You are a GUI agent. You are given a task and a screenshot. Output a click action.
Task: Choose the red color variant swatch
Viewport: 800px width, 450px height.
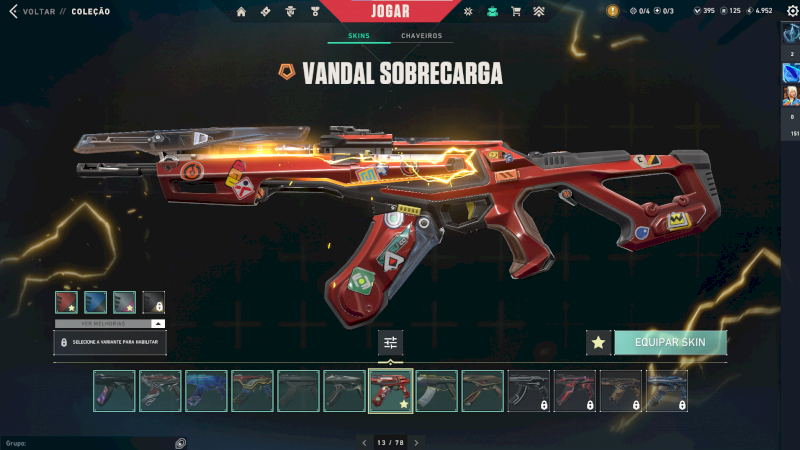(x=66, y=301)
